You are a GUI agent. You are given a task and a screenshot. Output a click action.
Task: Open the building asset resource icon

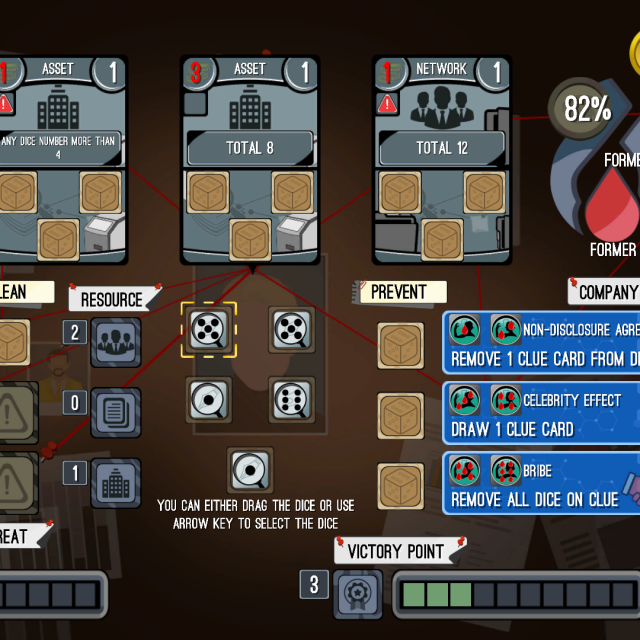pos(116,483)
